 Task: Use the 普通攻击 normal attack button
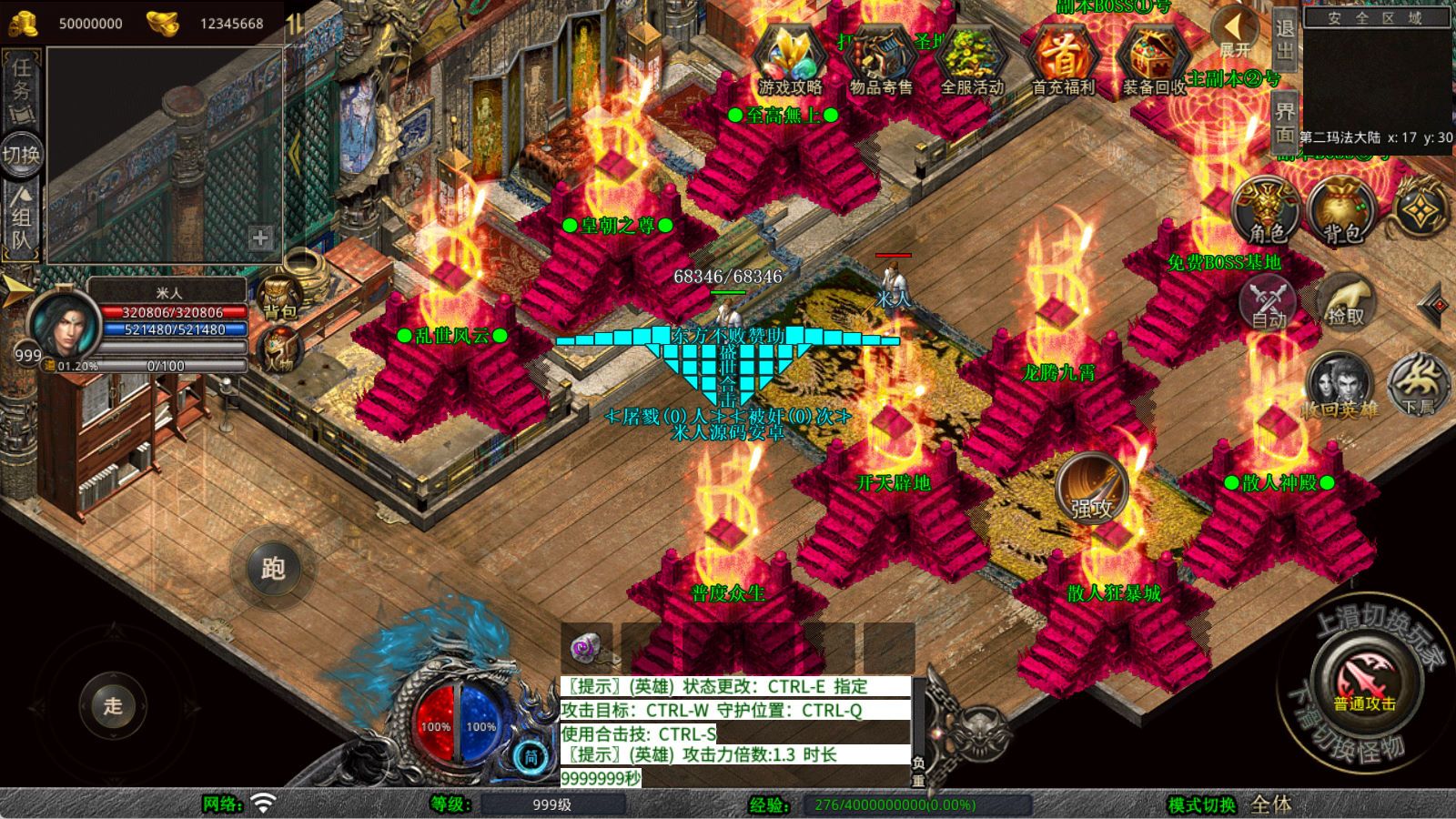pyautogui.click(x=1365, y=681)
